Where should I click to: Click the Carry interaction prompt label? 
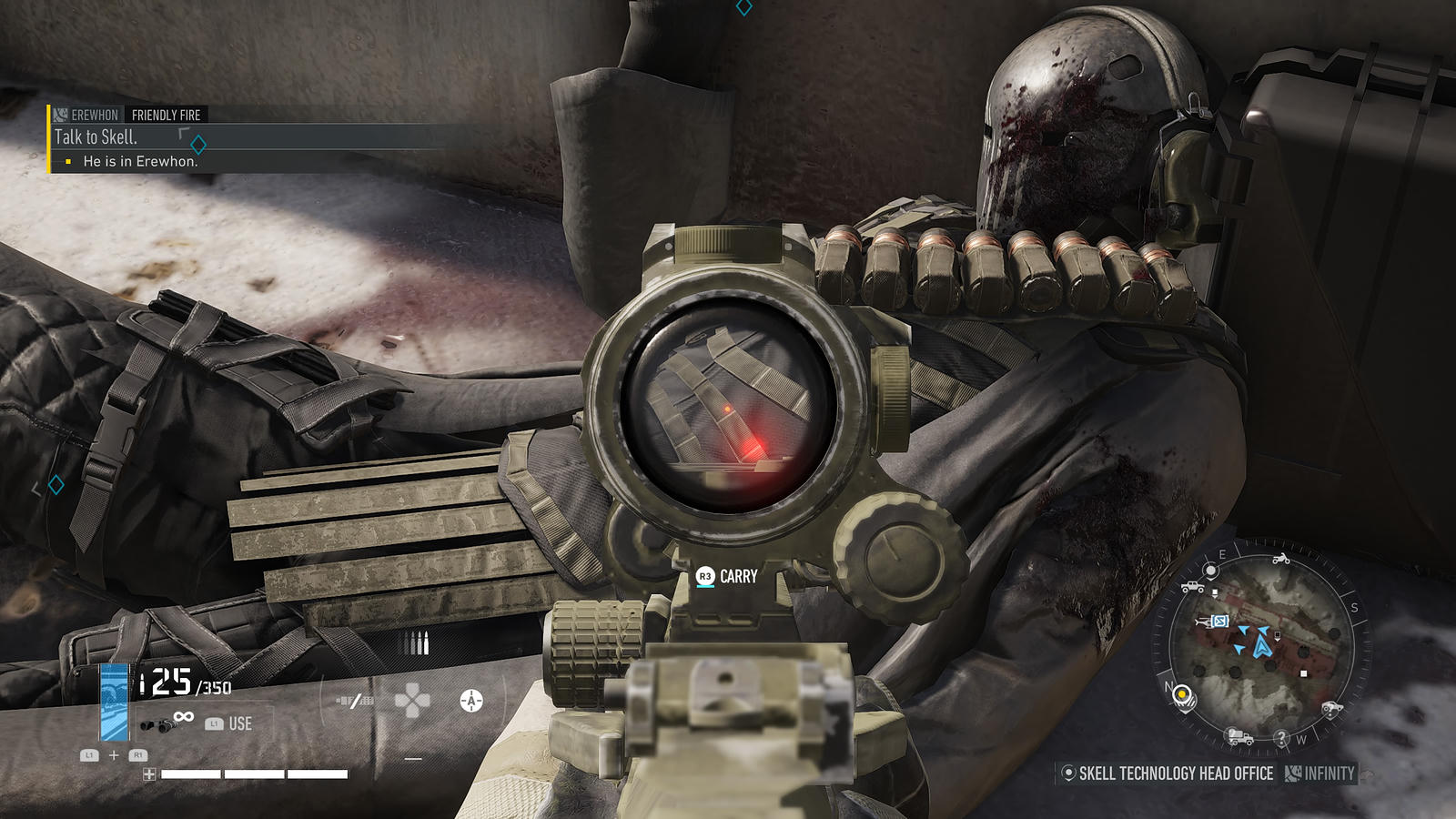click(x=737, y=577)
